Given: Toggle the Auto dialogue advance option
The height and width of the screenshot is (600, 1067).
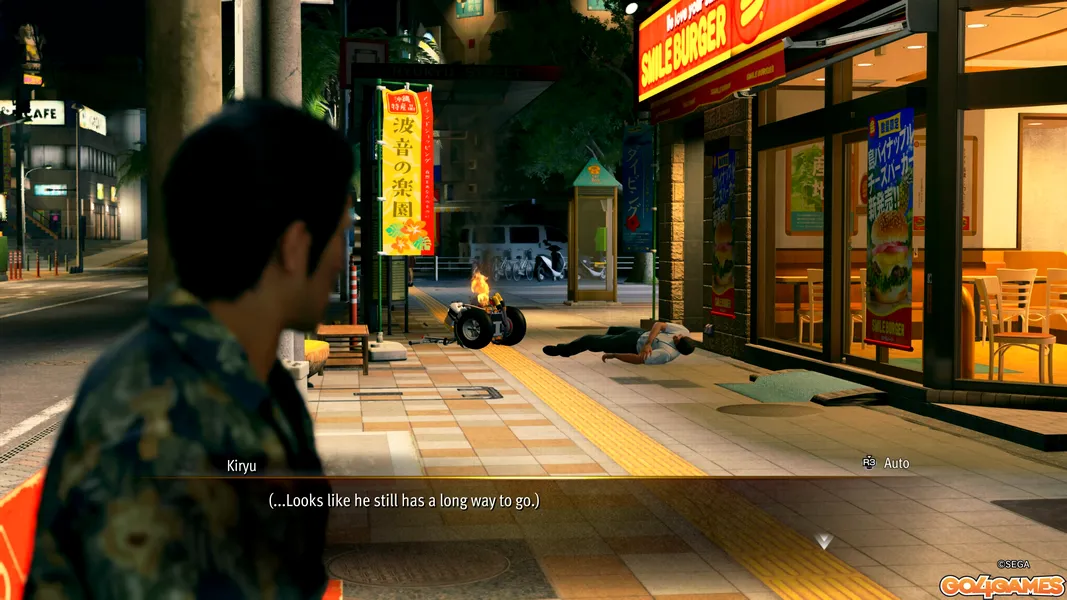Looking at the screenshot, I should click(x=886, y=463).
